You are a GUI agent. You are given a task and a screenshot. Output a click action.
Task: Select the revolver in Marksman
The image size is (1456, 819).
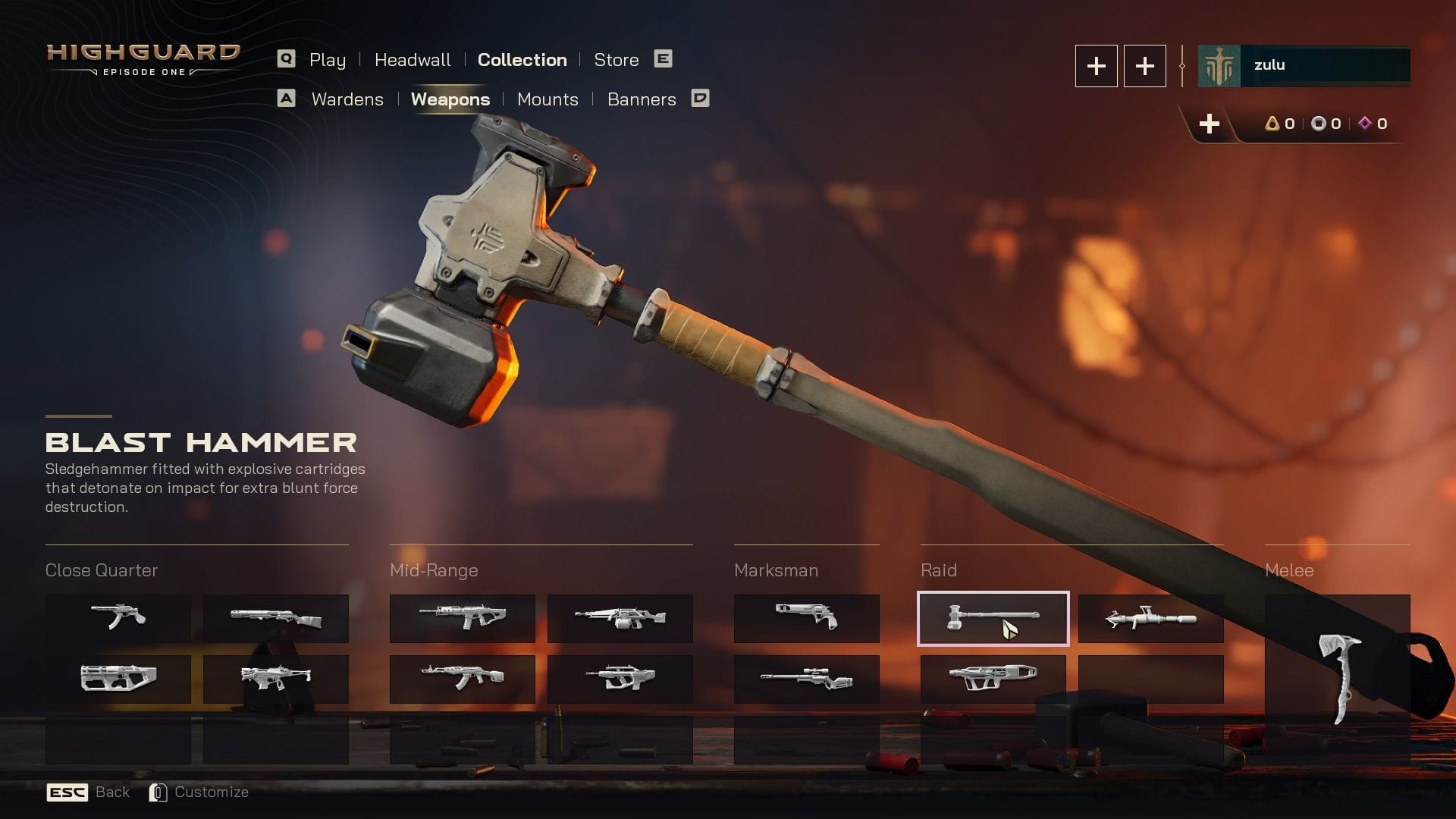806,617
